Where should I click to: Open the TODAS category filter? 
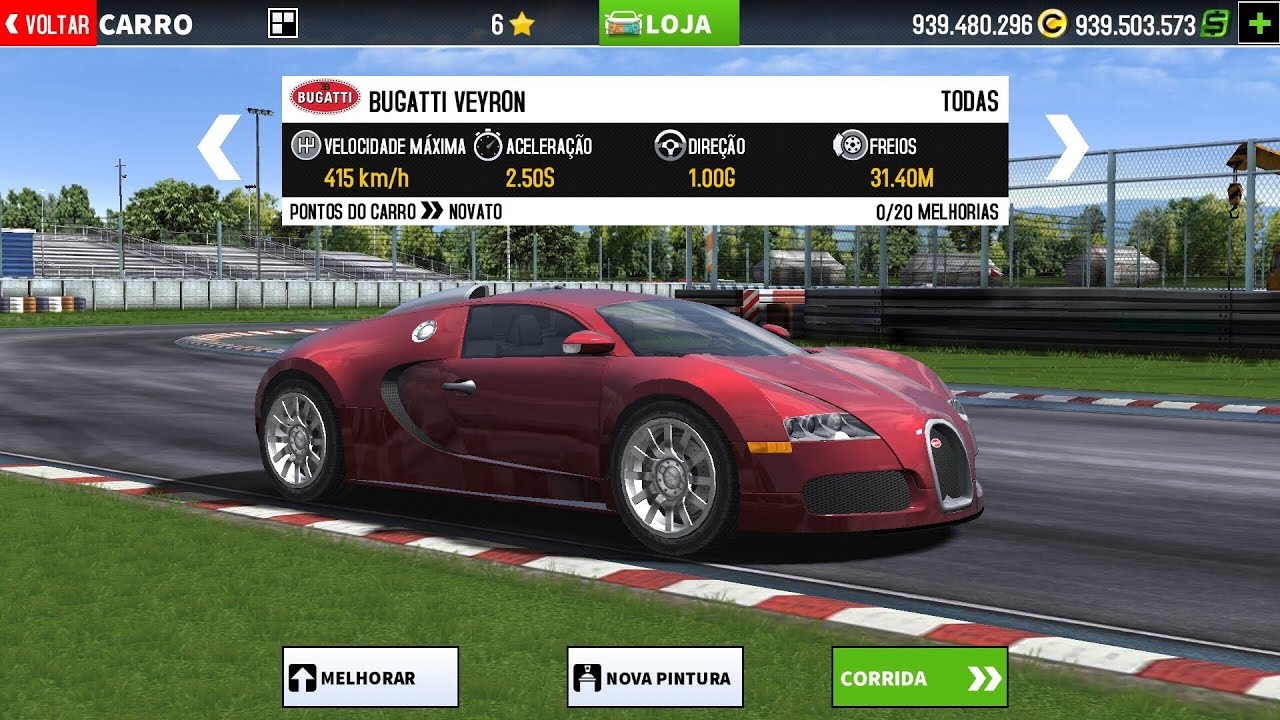[x=969, y=100]
